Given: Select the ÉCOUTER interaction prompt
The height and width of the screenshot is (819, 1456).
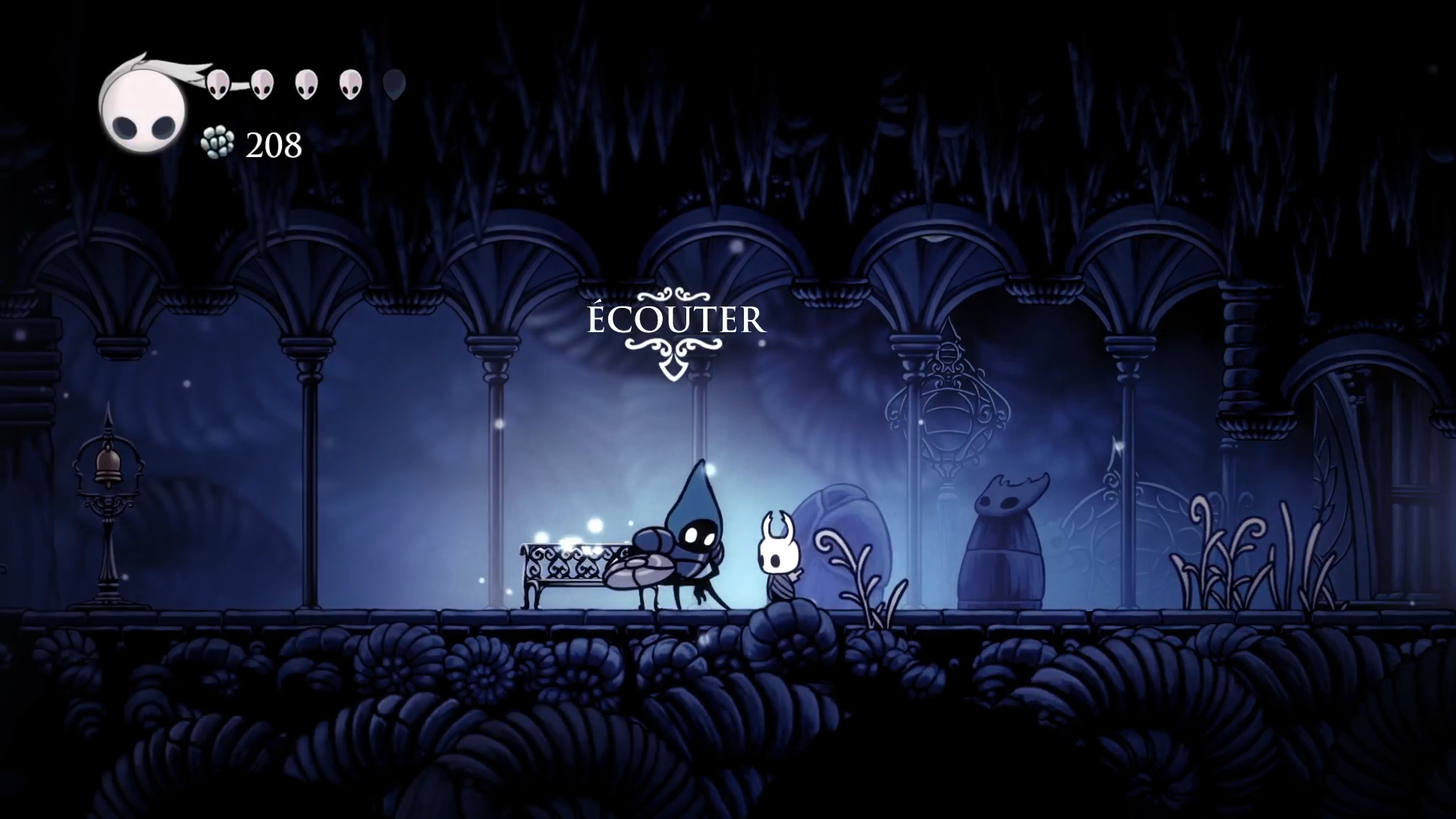Looking at the screenshot, I should (x=676, y=321).
